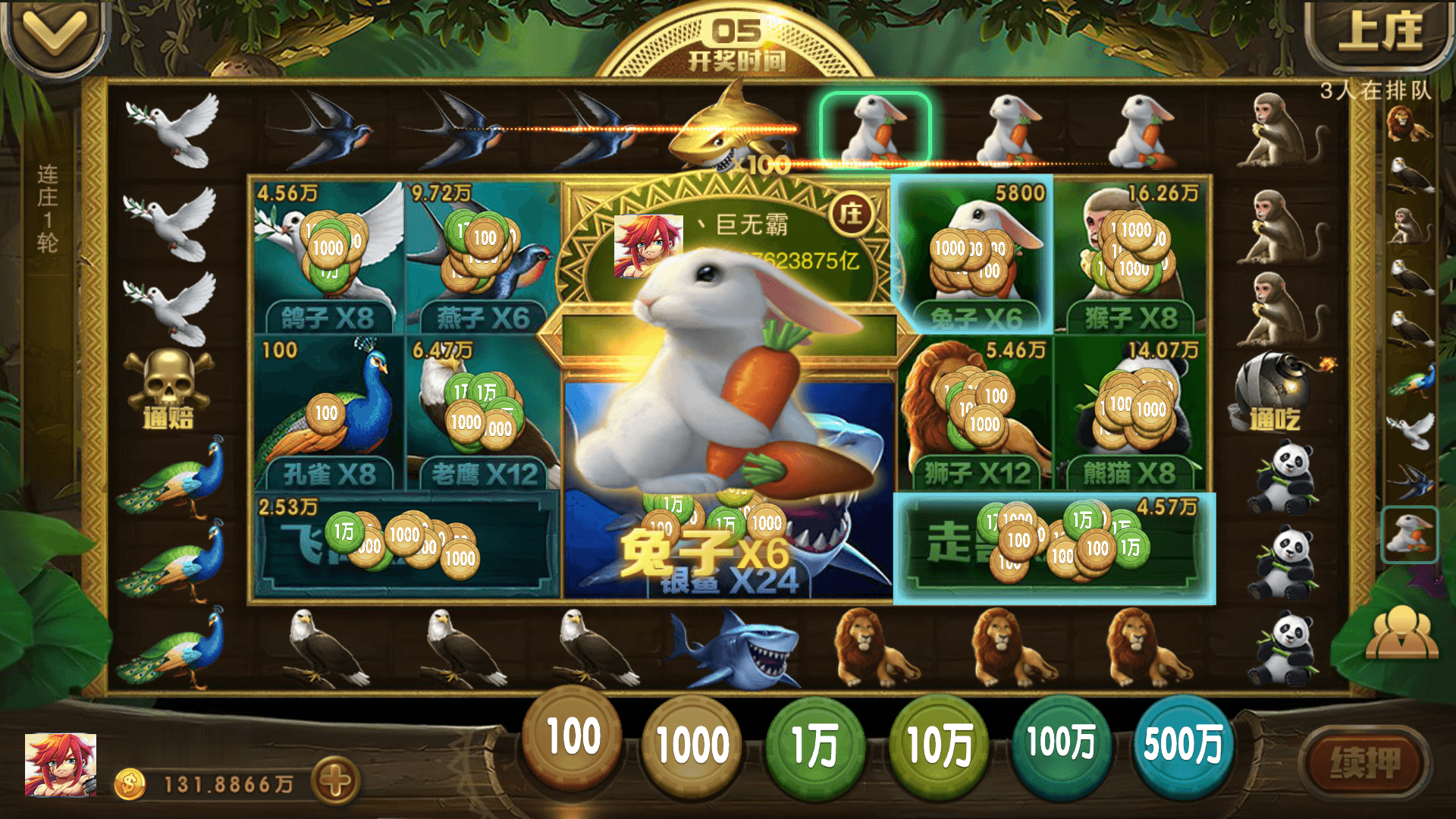
Task: Pick the 1万 green chip
Action: click(814, 745)
